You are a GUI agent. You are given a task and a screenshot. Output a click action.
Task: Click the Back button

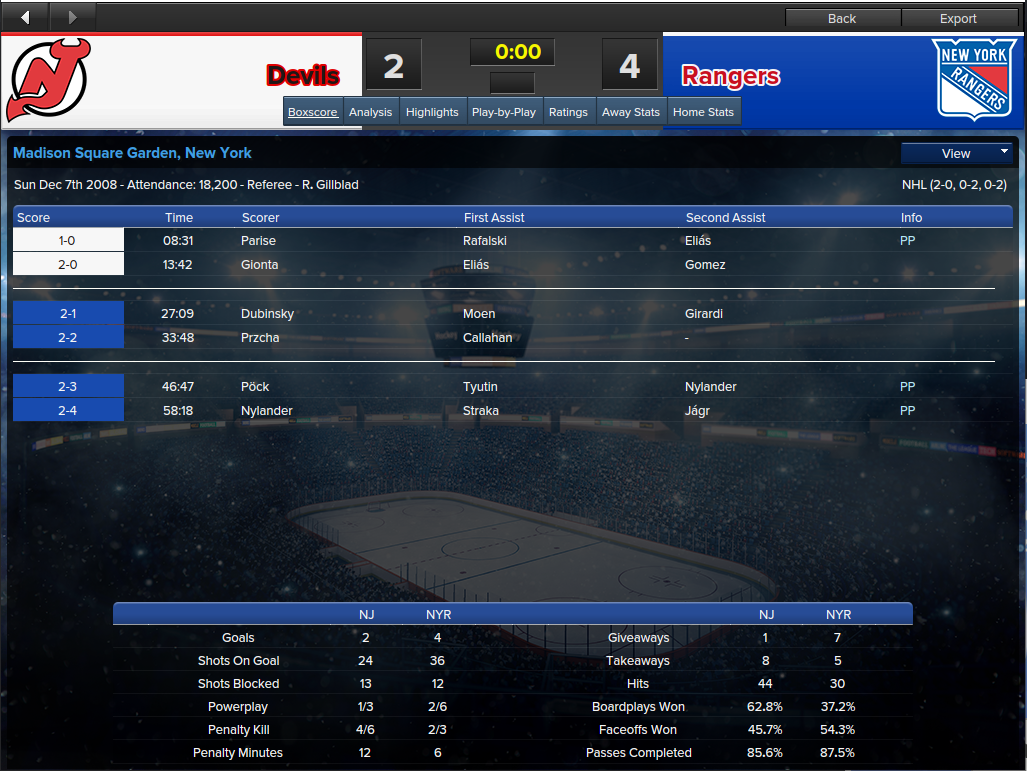click(x=842, y=18)
